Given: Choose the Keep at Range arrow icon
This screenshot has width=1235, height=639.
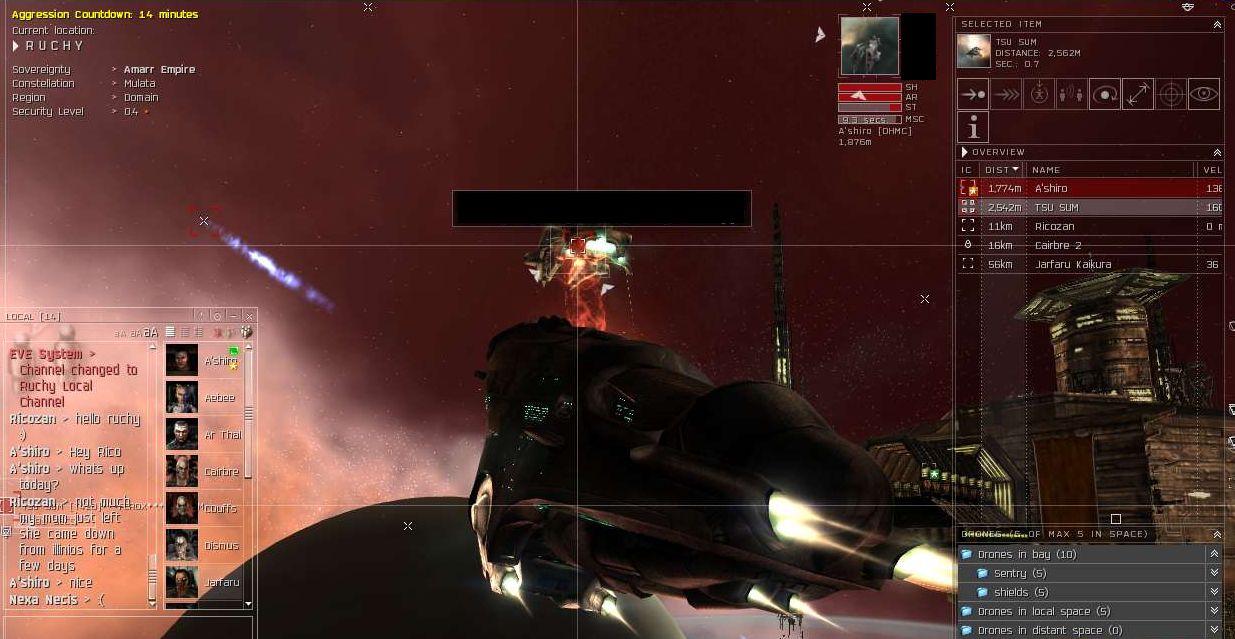Looking at the screenshot, I should [x=1138, y=94].
